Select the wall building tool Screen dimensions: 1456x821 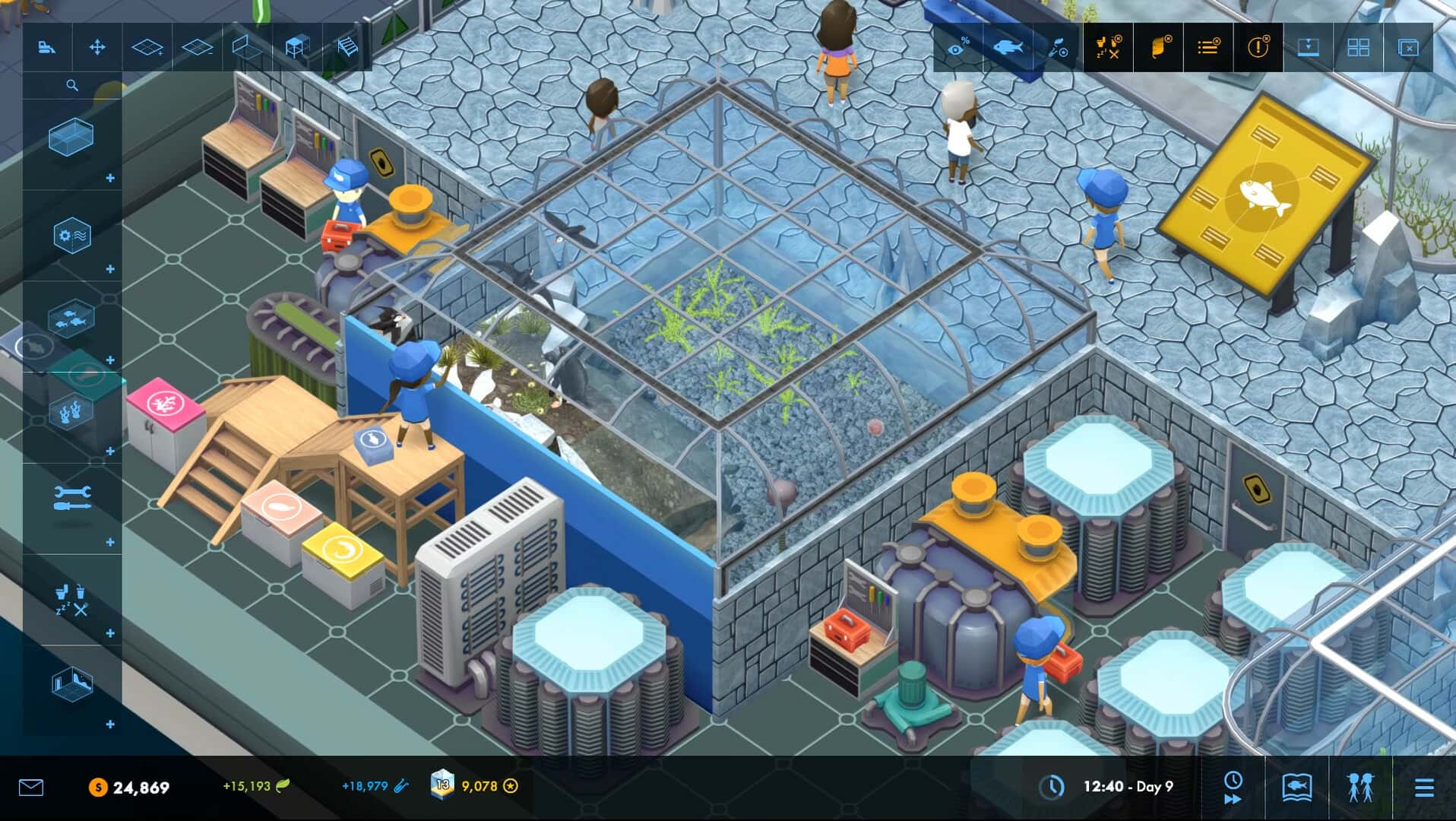245,47
